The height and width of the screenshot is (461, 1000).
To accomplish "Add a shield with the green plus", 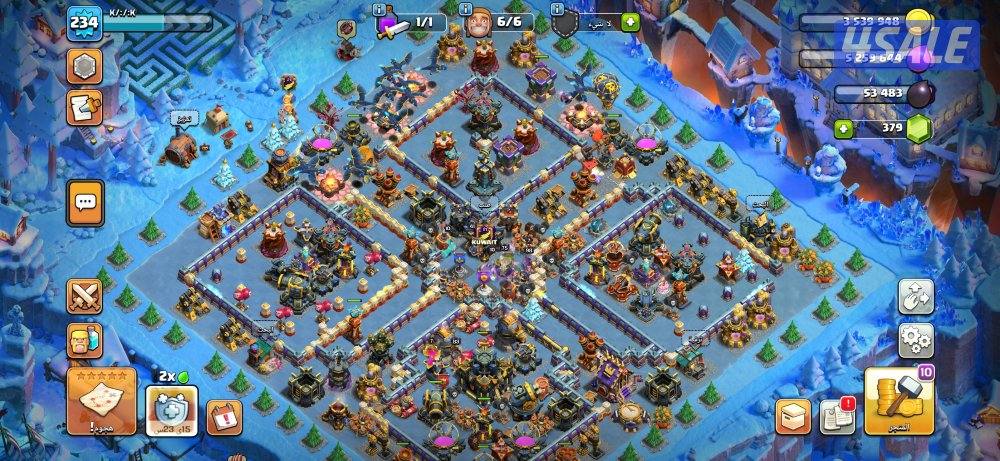I will (x=630, y=22).
